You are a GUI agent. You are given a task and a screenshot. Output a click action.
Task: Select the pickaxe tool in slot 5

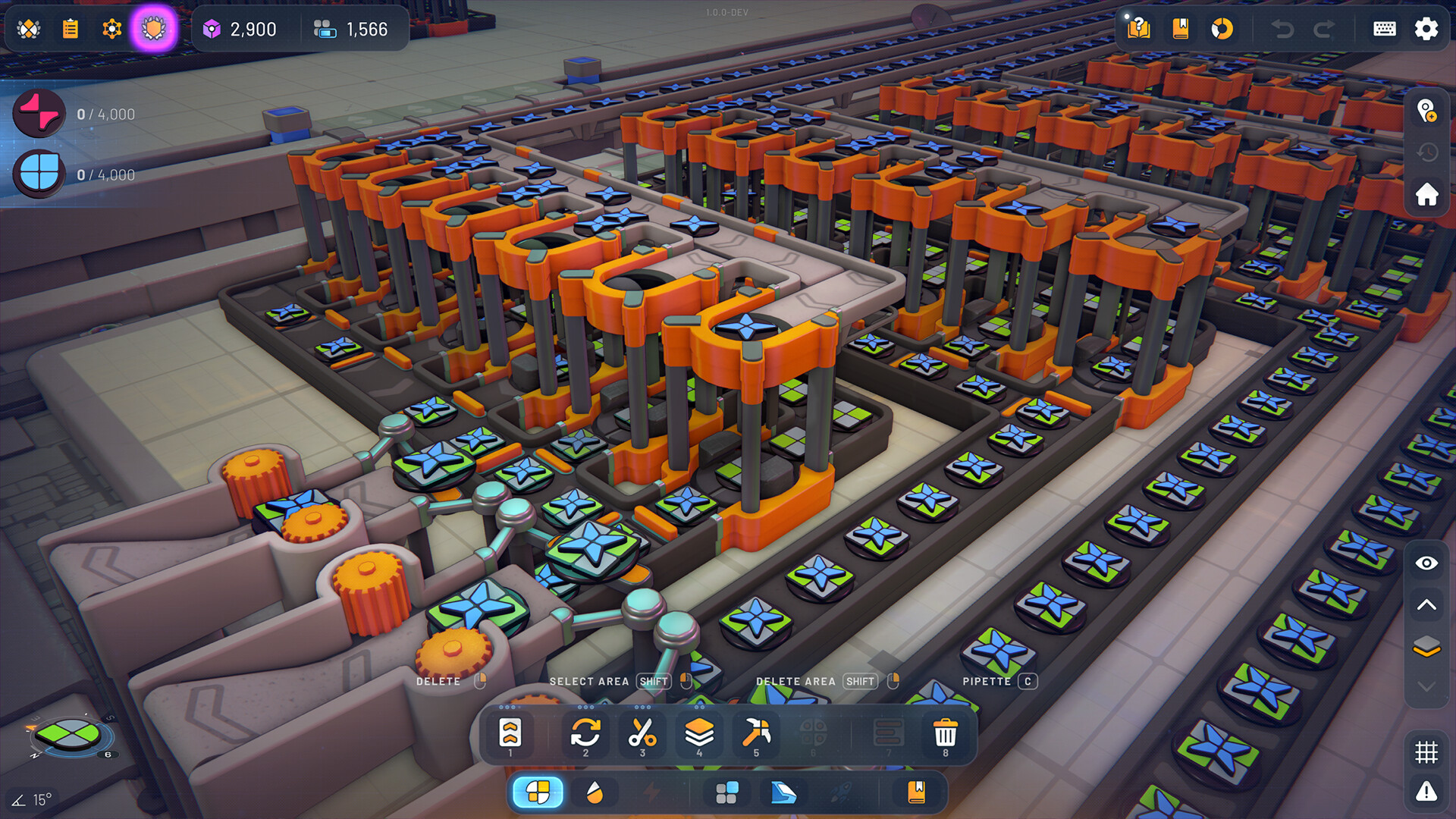(756, 733)
